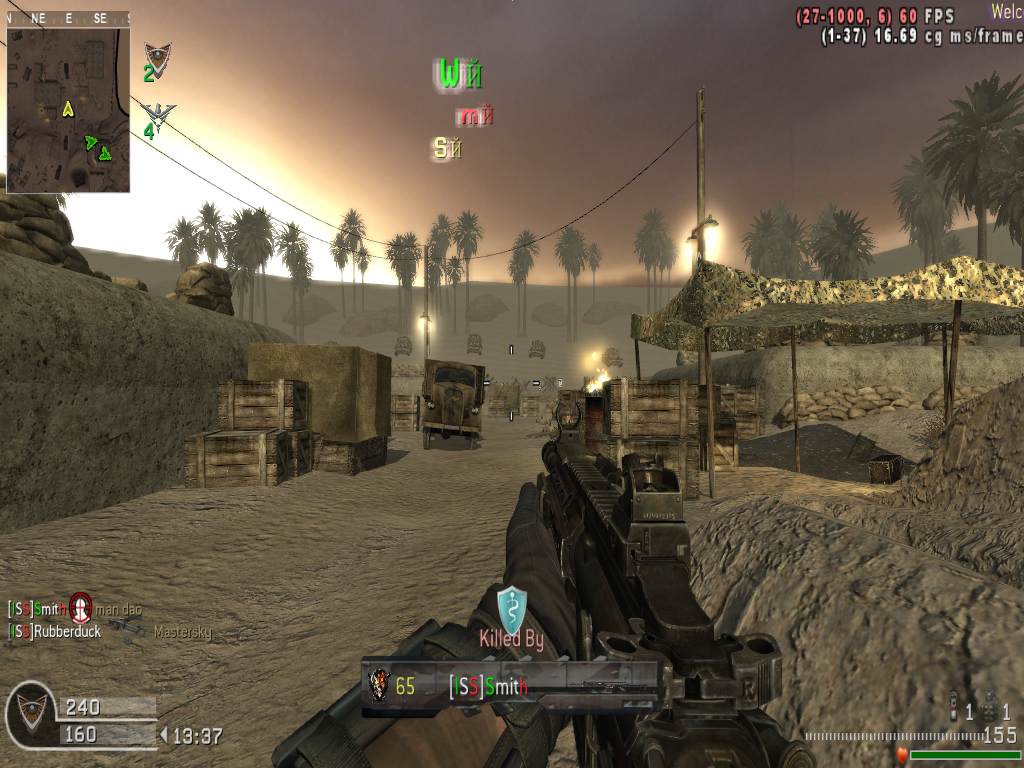Viewport: 1024px width, 768px height.
Task: Click the rank 65 emblem on killcam panel
Action: 379,686
